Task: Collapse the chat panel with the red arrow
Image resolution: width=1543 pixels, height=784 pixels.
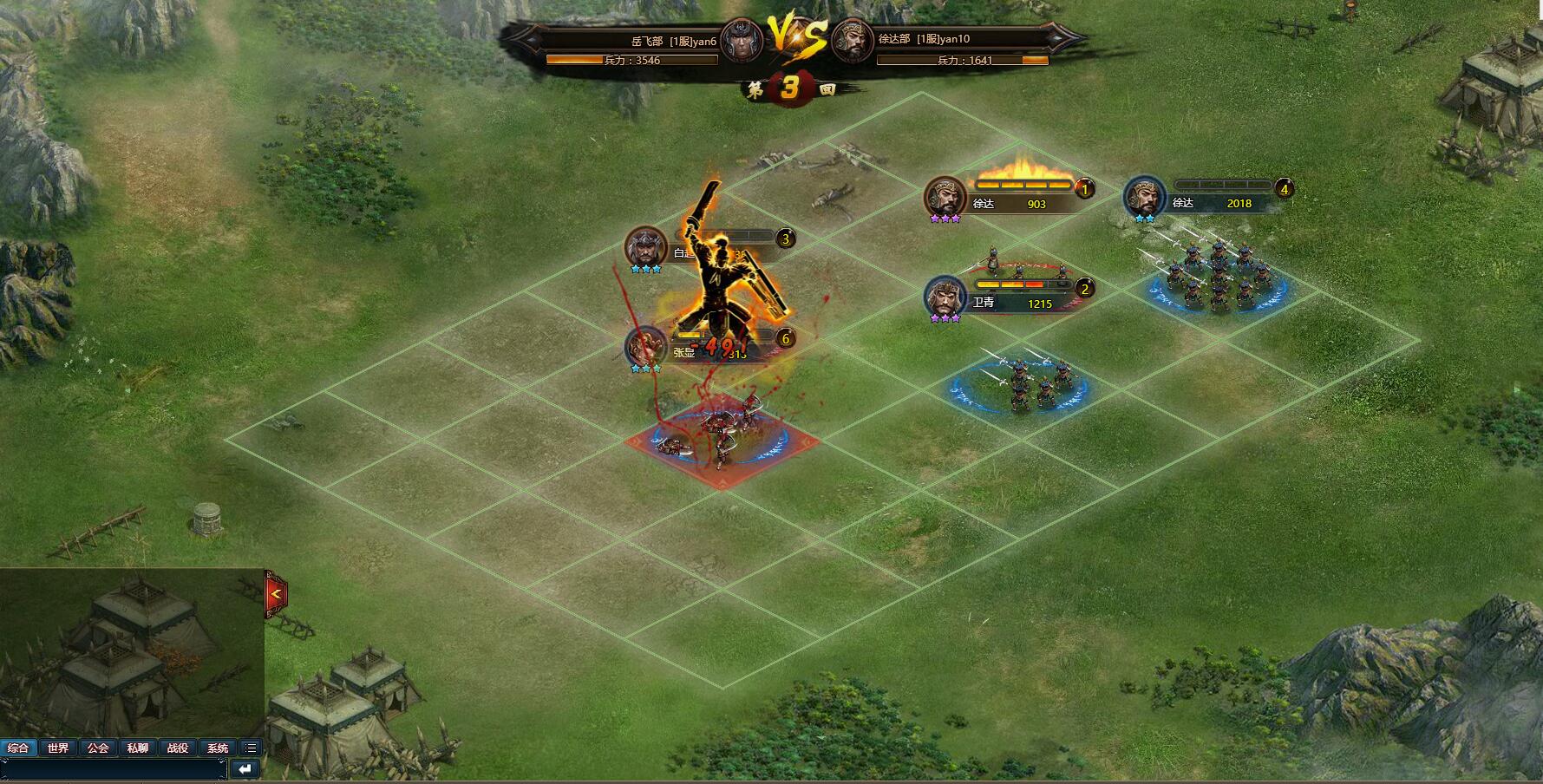Action: 276,594
